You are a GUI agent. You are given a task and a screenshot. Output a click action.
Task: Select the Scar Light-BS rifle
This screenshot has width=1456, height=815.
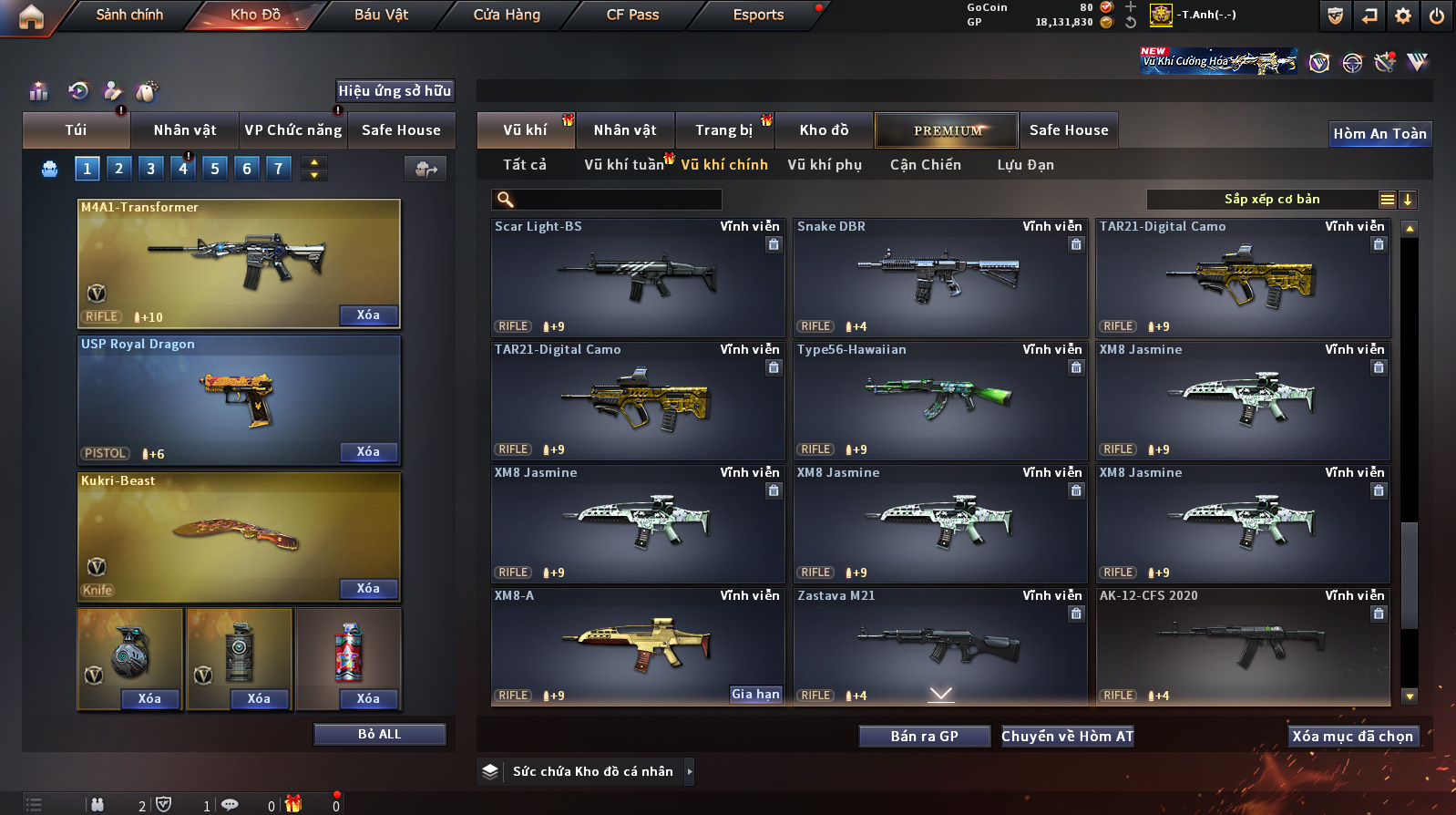(x=637, y=278)
